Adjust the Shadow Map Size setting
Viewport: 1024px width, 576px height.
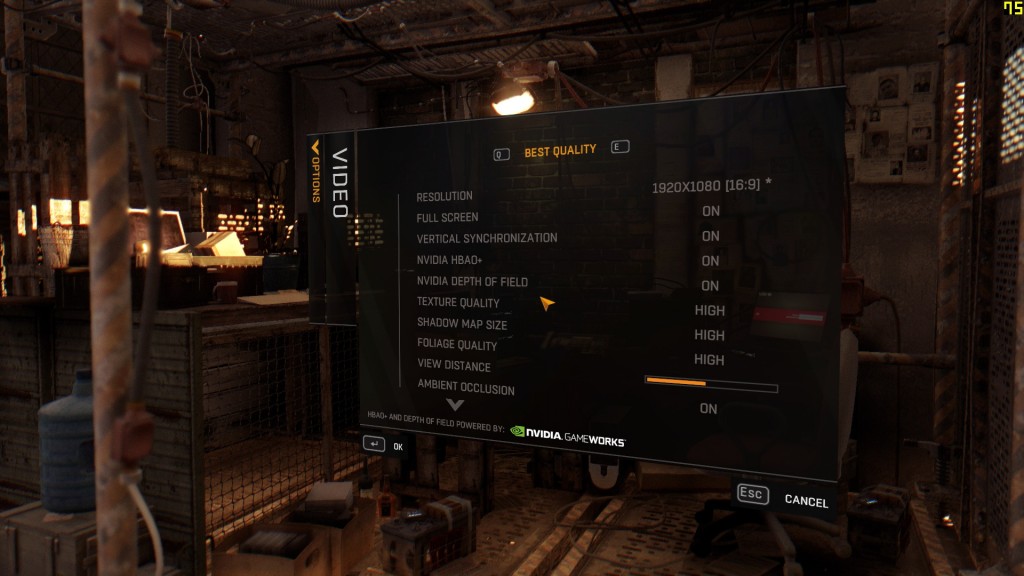710,336
